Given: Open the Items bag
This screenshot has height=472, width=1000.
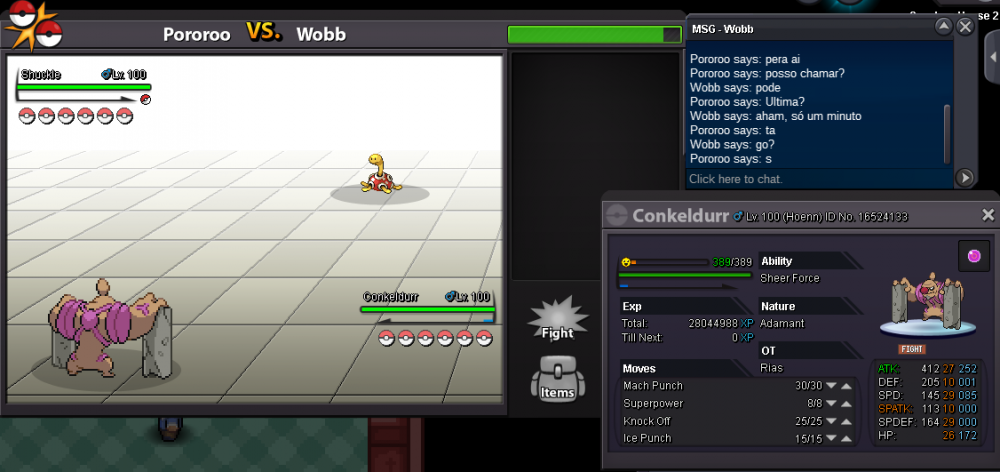Looking at the screenshot, I should coord(557,378).
